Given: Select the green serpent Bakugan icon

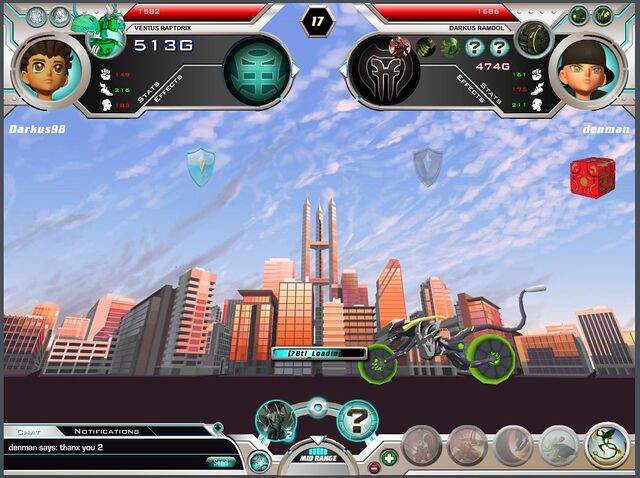Looking at the screenshot, I should coord(607,446).
